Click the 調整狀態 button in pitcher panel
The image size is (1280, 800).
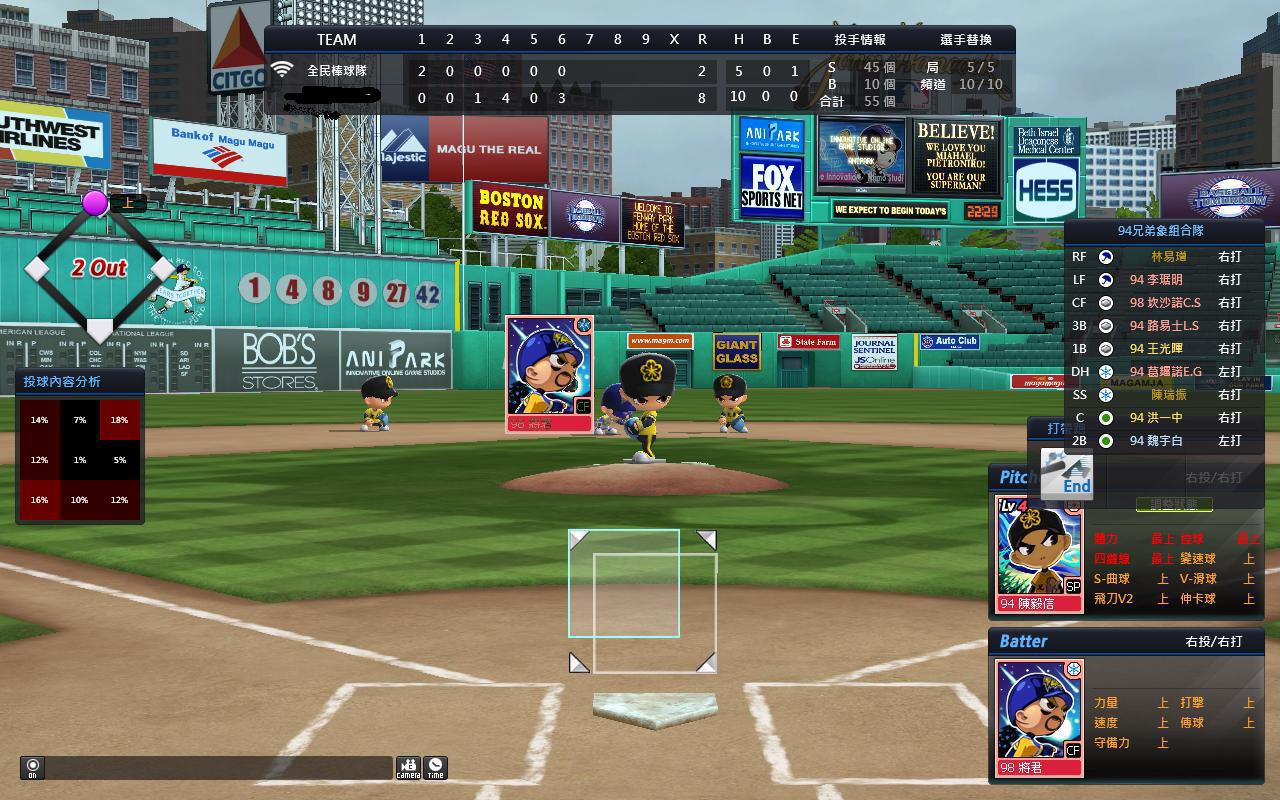(1174, 505)
